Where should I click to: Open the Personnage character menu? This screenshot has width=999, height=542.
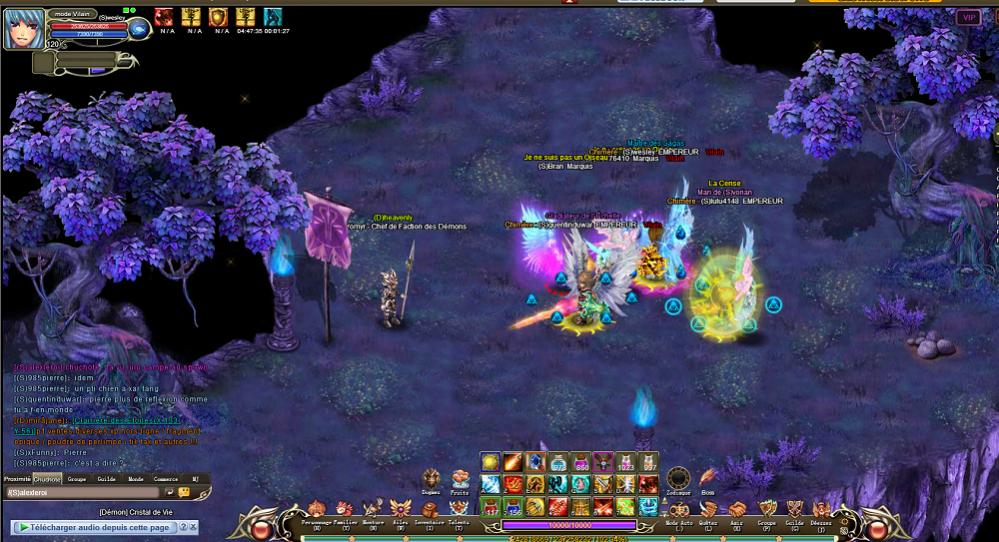point(317,510)
